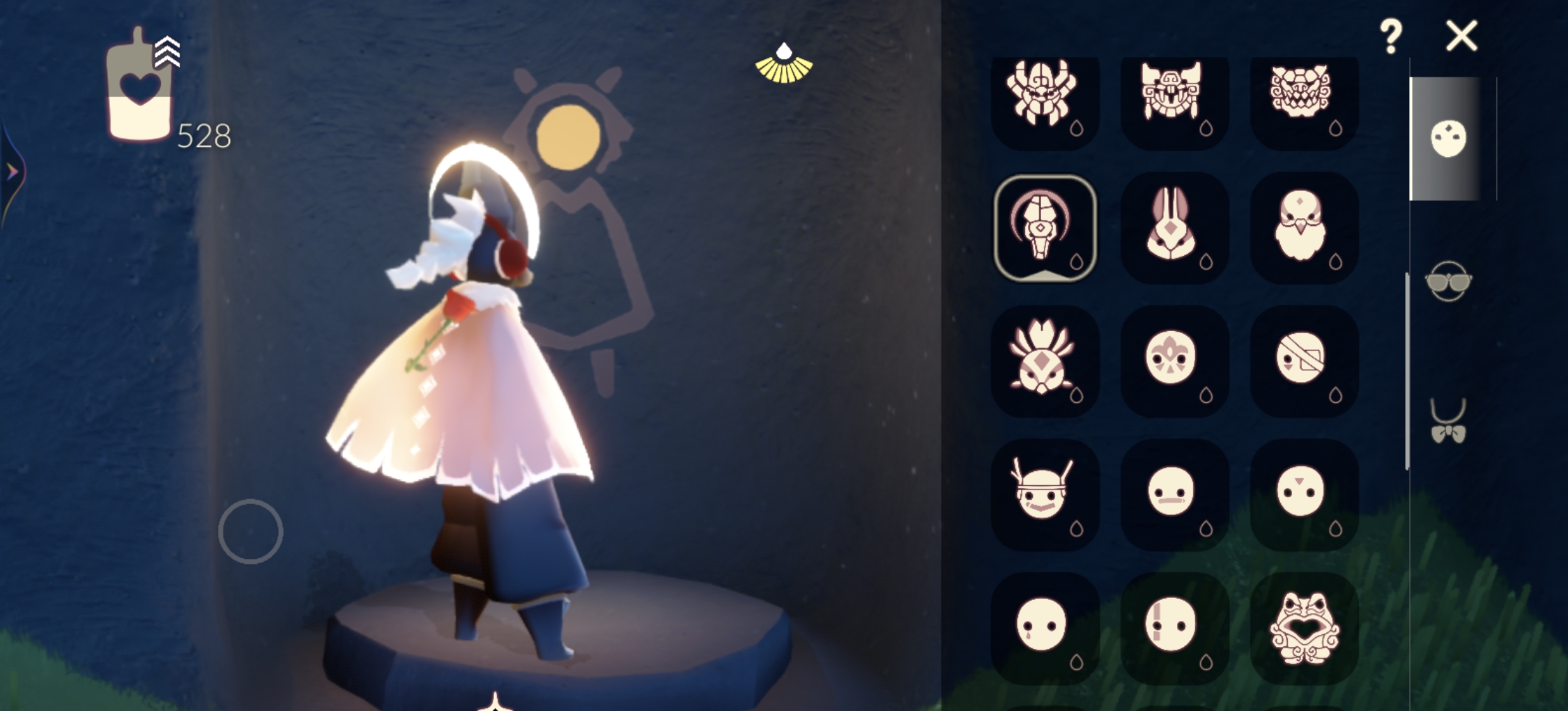Equip the teardrop plain mask
The height and width of the screenshot is (711, 1568).
point(1043,626)
